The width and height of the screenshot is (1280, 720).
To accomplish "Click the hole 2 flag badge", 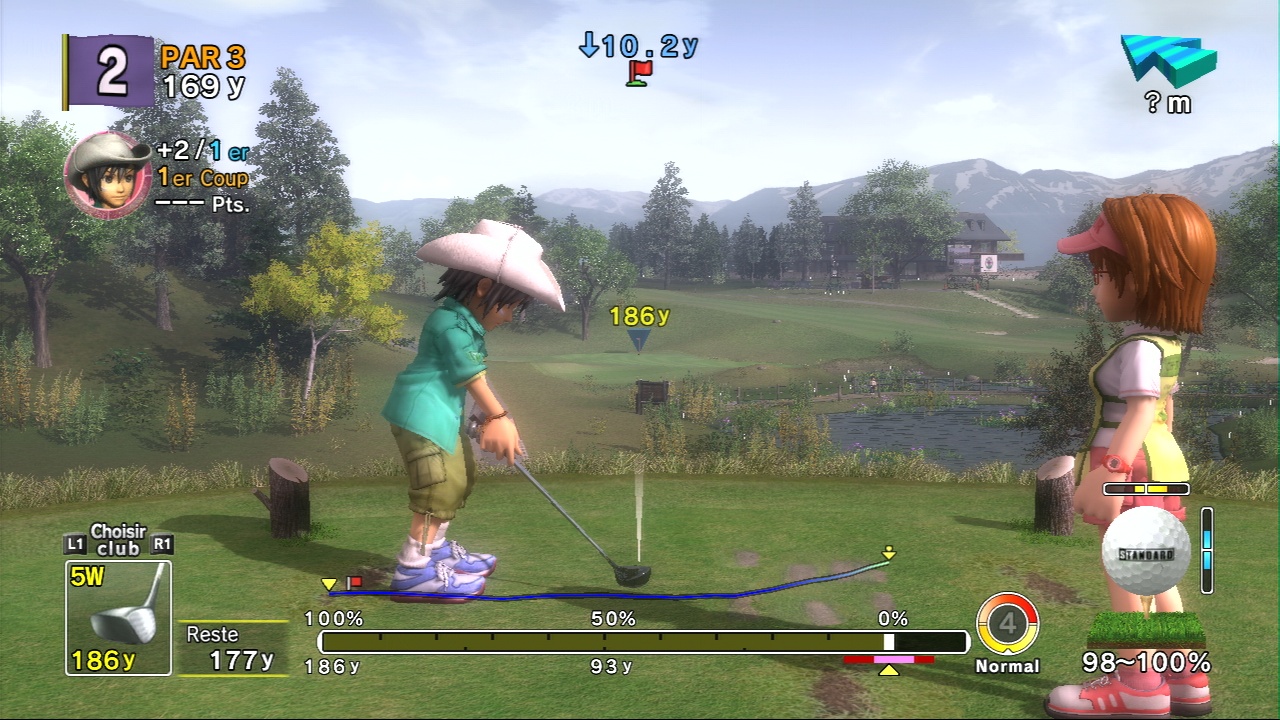I will [109, 71].
